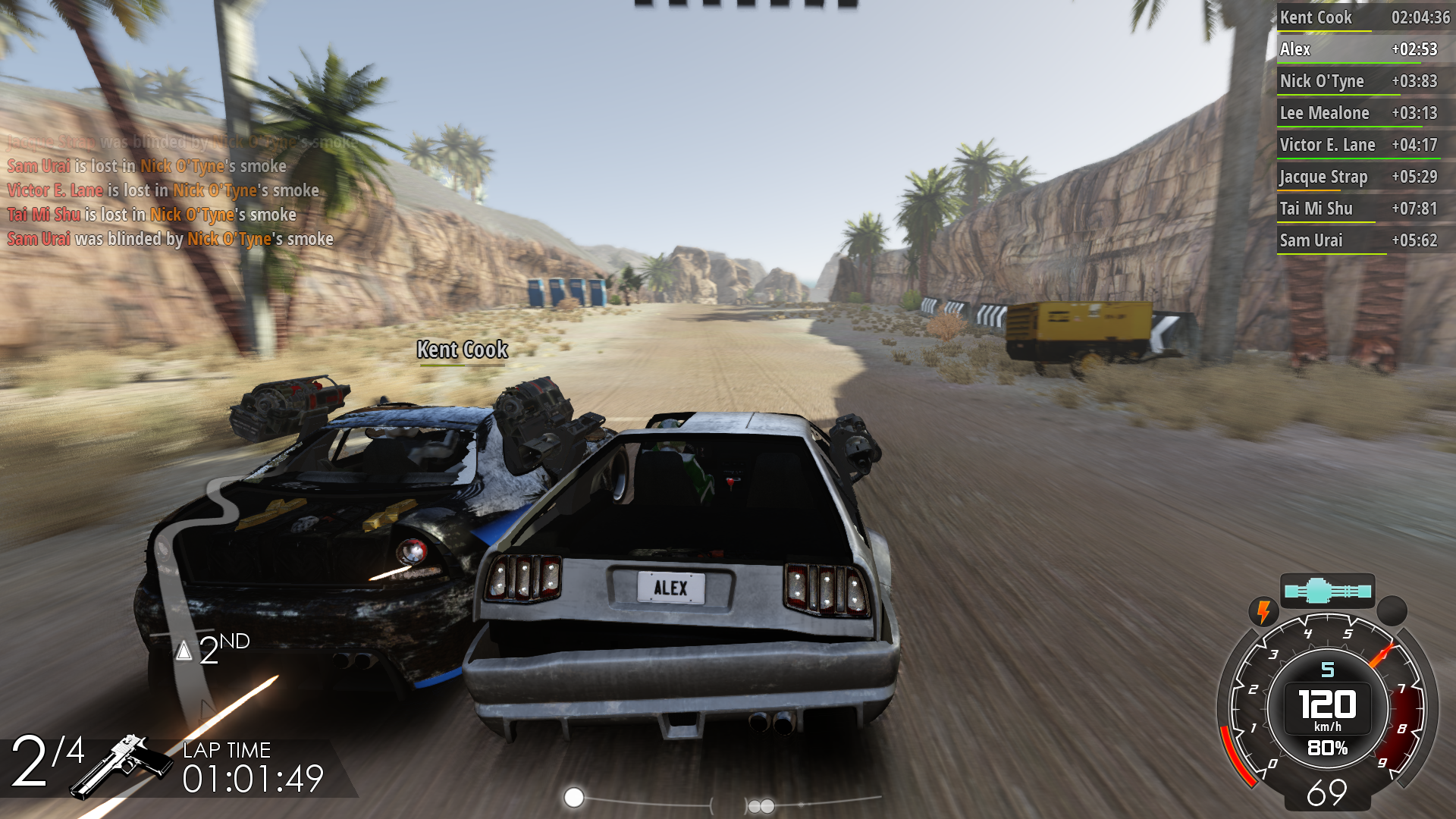
Task: Click Jacque Strap's leaderboard entry
Action: (x=1363, y=177)
